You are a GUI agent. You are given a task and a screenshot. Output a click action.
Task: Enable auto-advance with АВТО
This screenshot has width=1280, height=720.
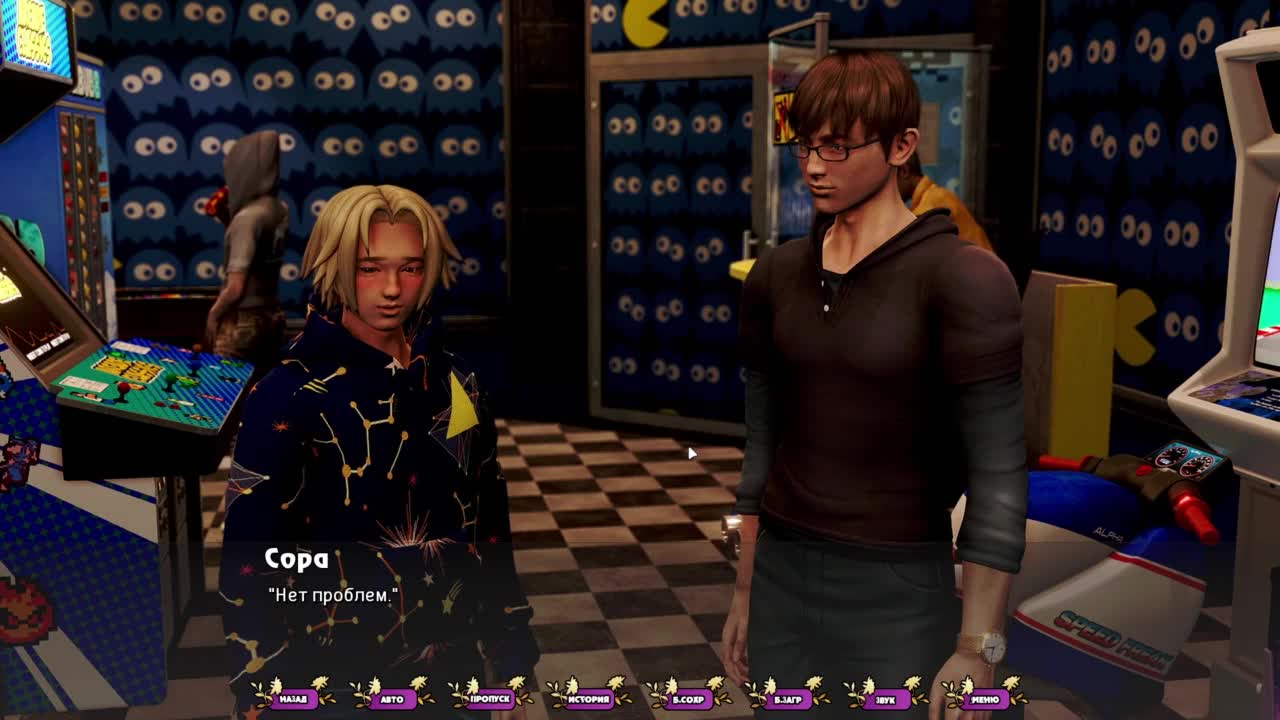point(392,699)
